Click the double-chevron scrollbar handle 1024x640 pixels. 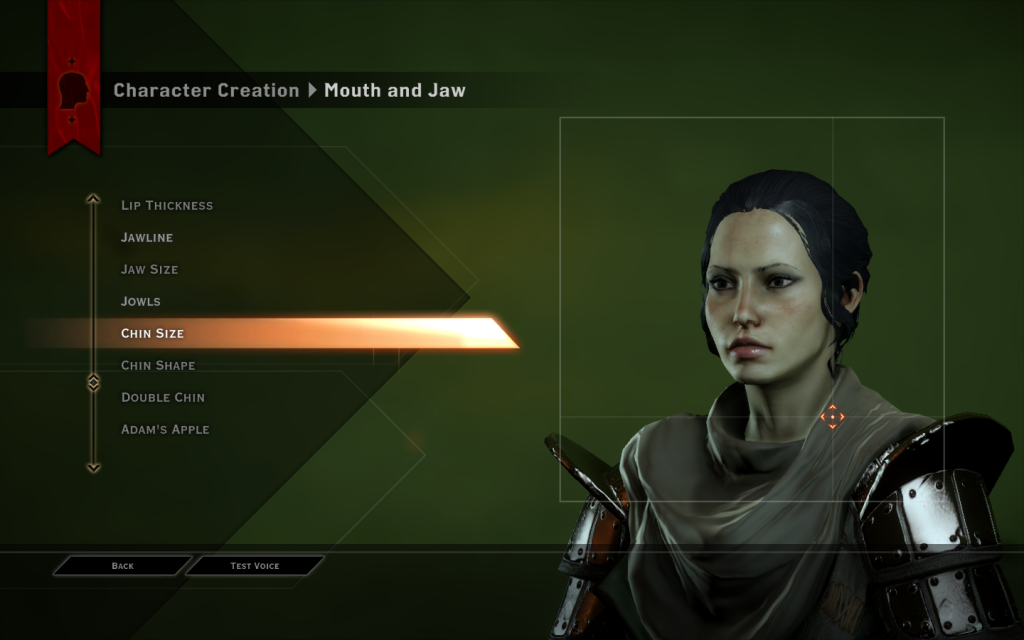tap(93, 383)
